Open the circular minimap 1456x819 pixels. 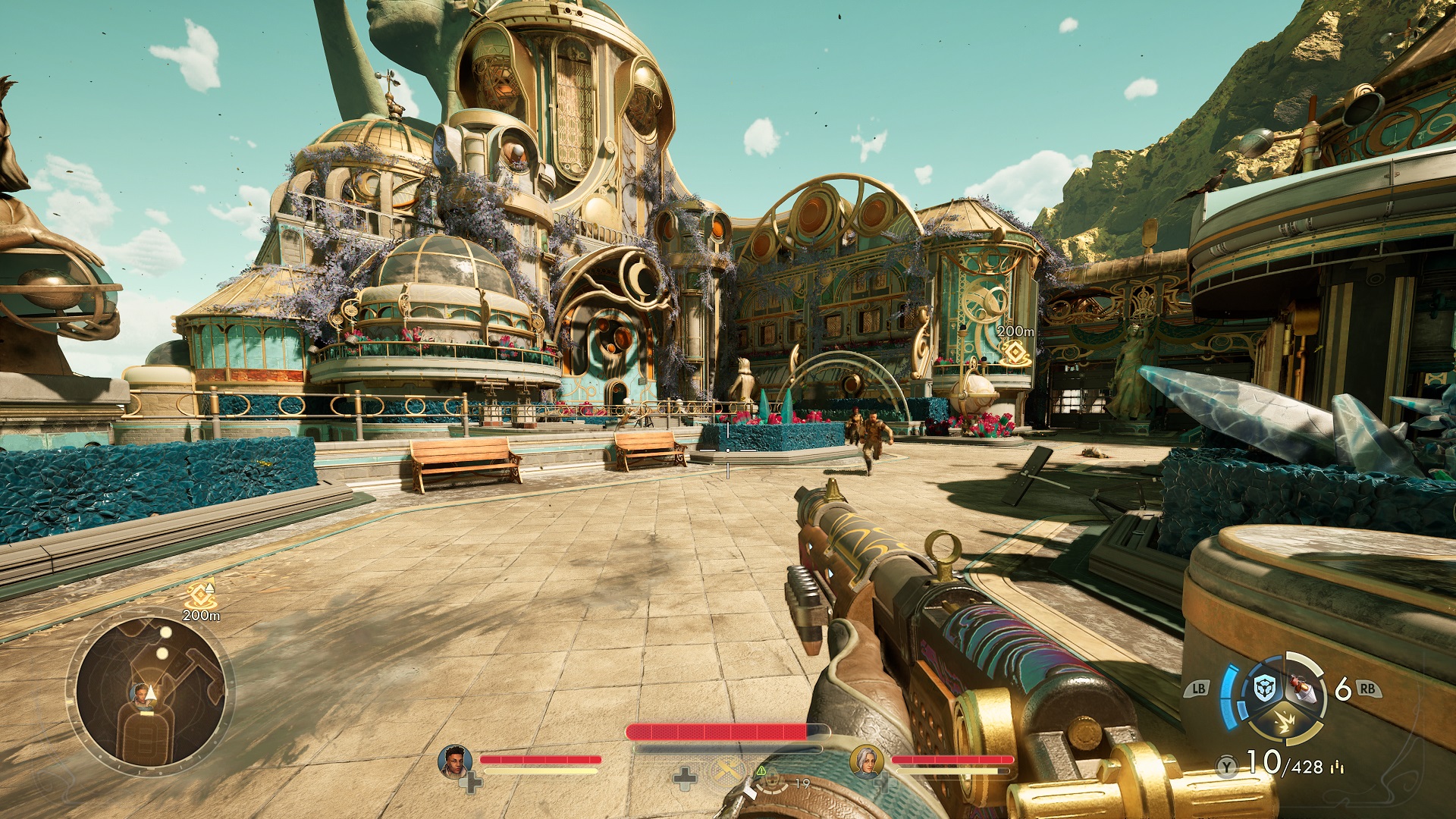coord(150,692)
